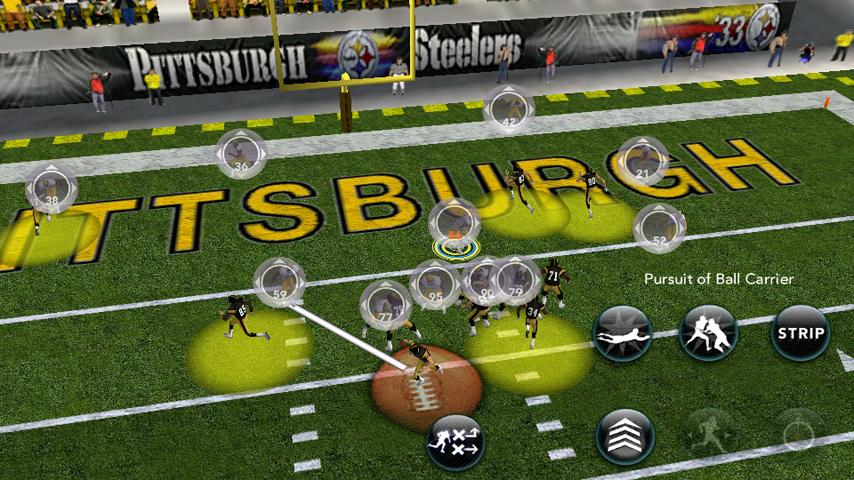The height and width of the screenshot is (480, 854).
Task: Switch to player 77's bubble
Action: [x=385, y=305]
